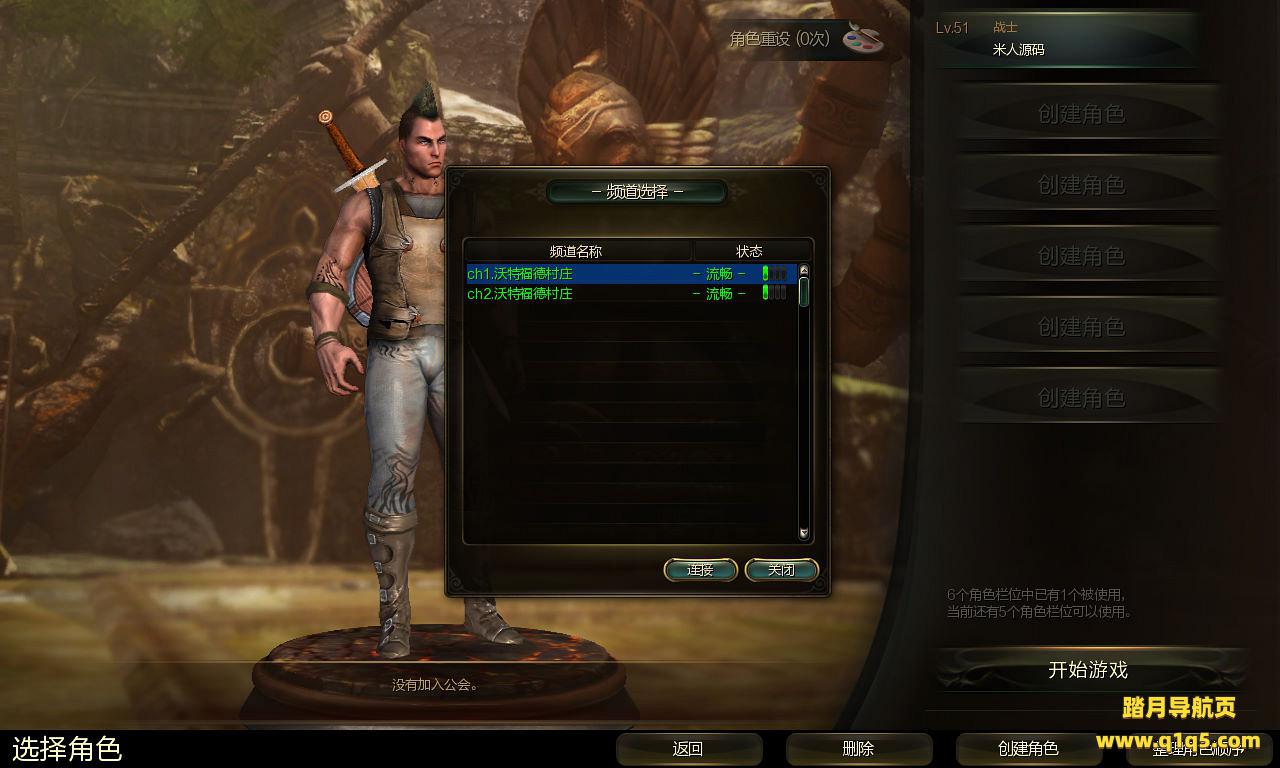Sort by the 频道名称 column header
Image resolution: width=1280 pixels, height=768 pixels.
(x=577, y=251)
